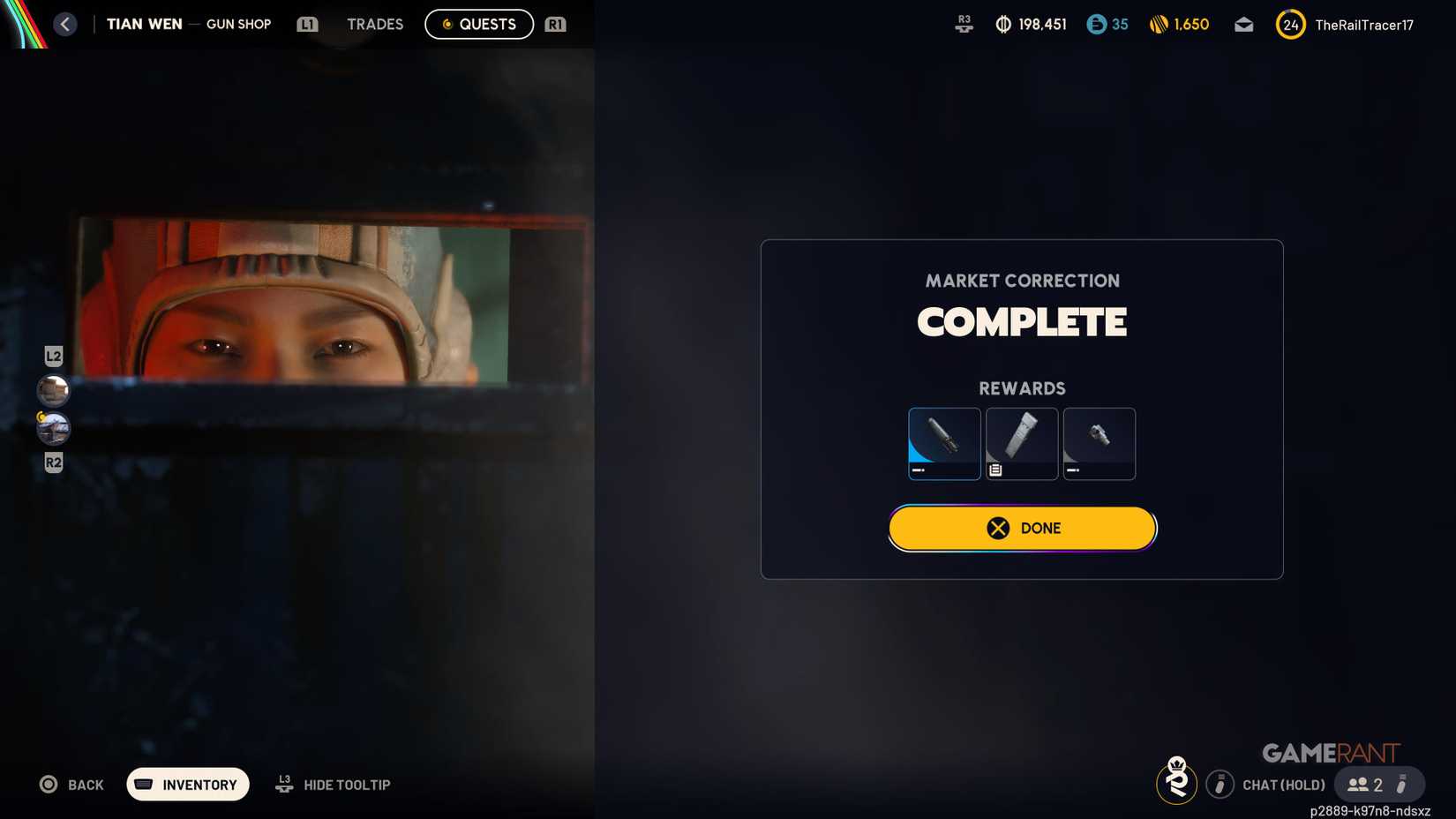Click the mail envelope icon
This screenshot has height=819, width=1456.
(1243, 24)
